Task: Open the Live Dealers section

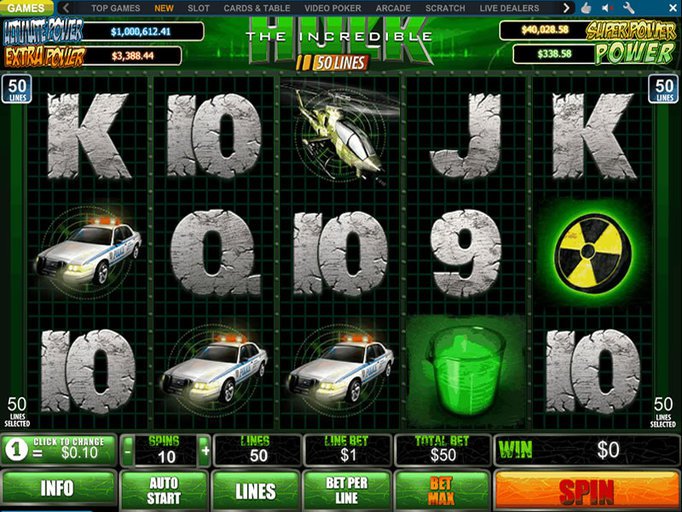Action: pos(509,8)
